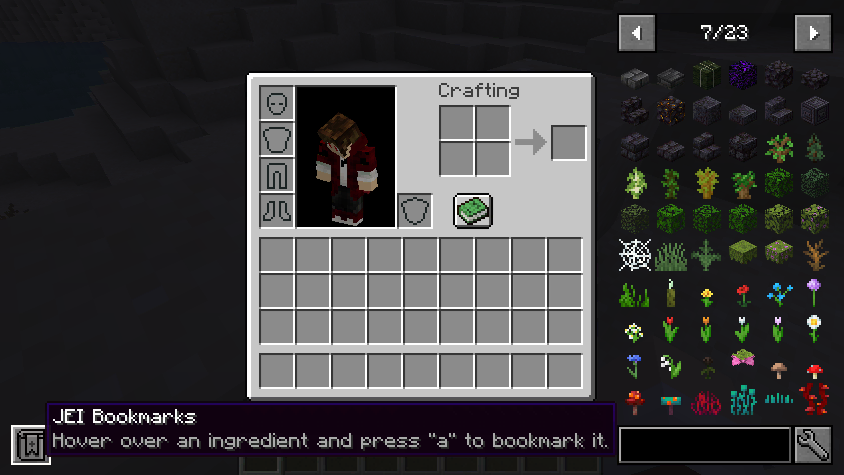Toggle the JEI Bookmarks button
Screen dimensions: 844x475
point(29,444)
